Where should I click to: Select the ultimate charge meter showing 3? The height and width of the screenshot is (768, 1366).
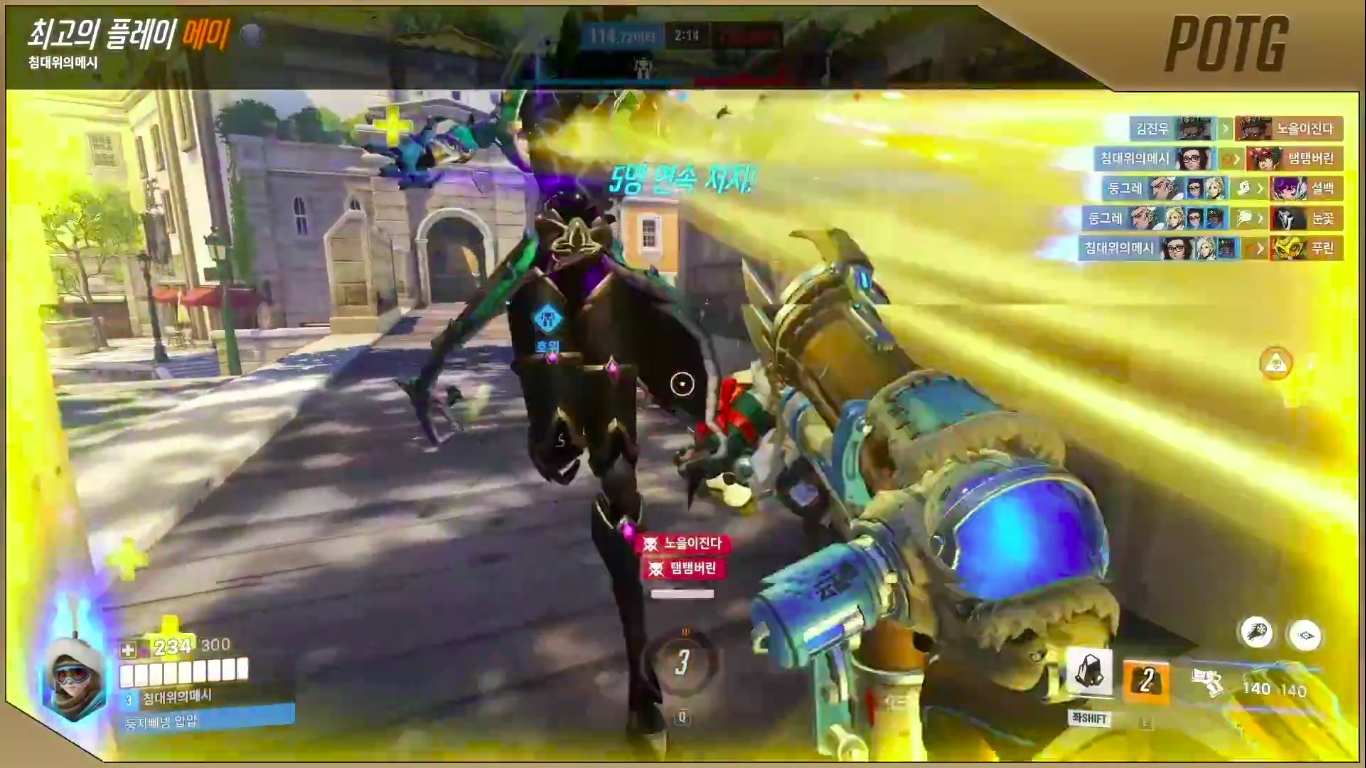683,662
